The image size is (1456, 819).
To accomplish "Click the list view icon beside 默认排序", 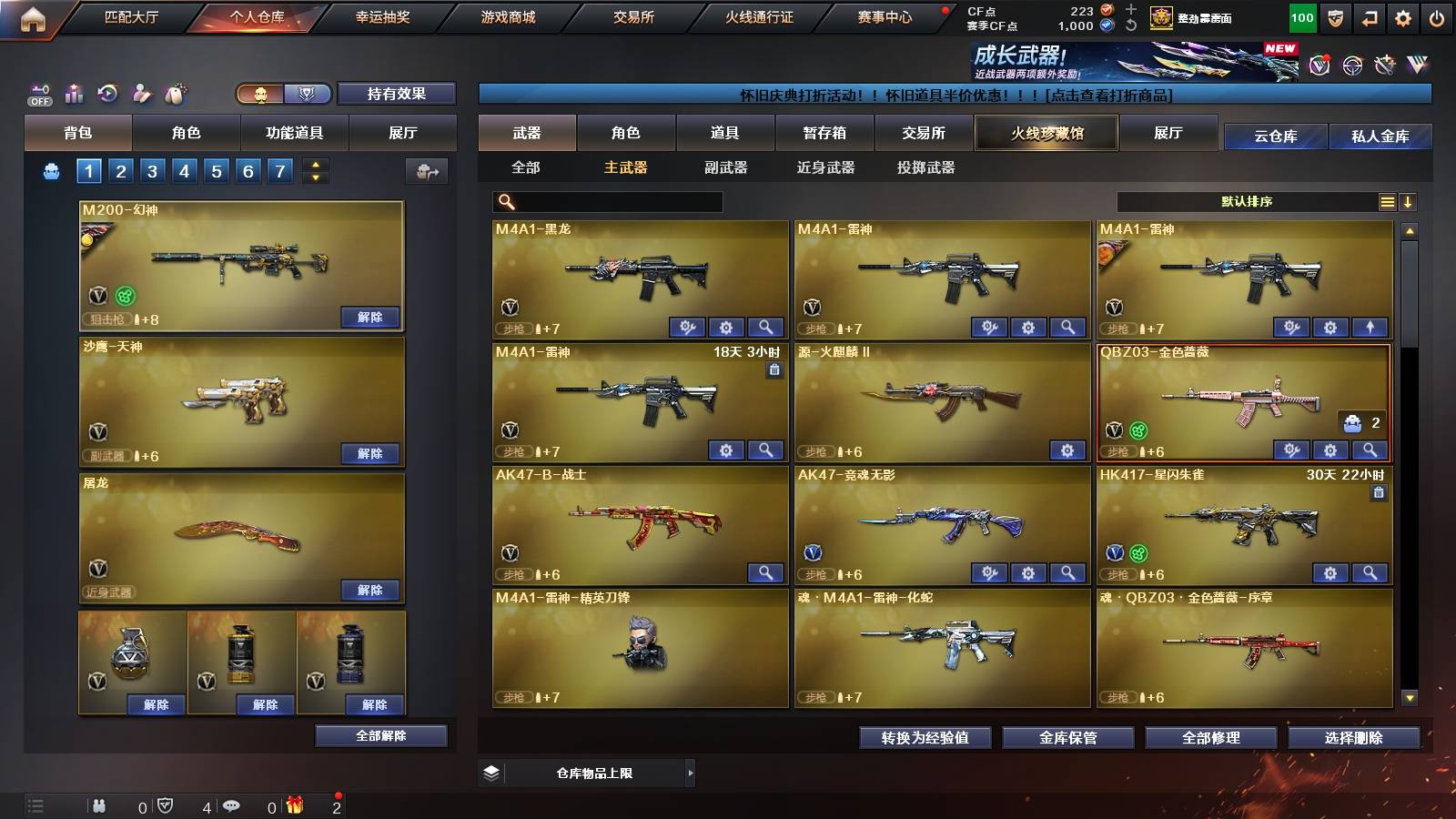I will [x=1387, y=201].
